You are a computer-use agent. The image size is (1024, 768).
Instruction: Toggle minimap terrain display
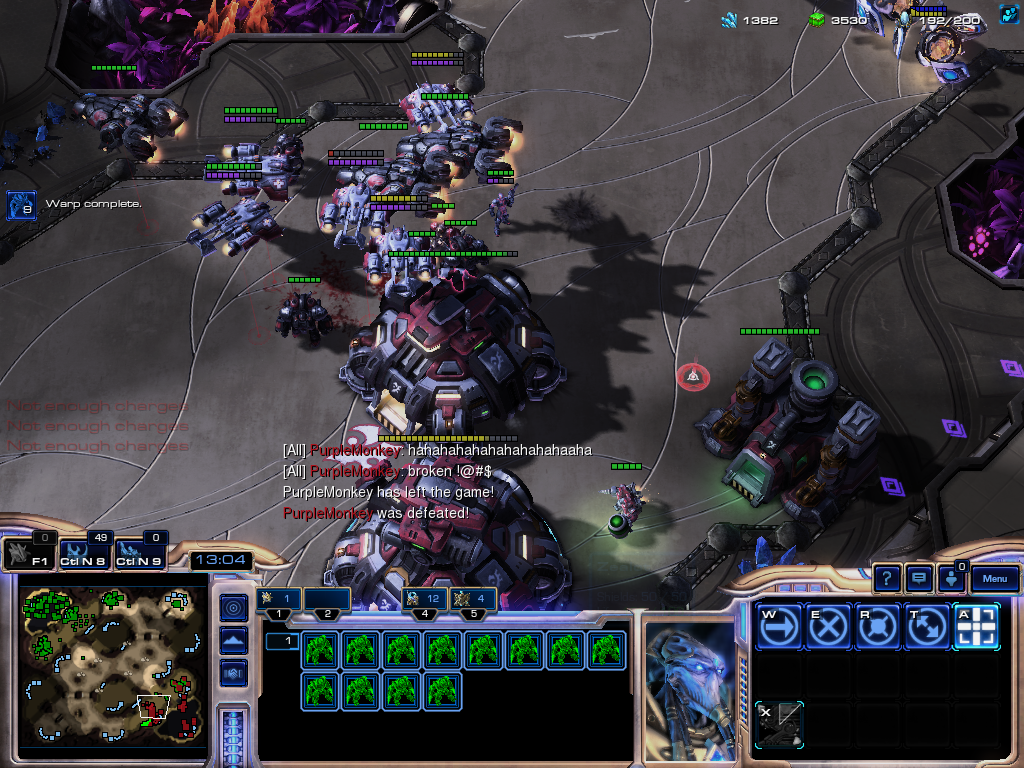pyautogui.click(x=234, y=640)
